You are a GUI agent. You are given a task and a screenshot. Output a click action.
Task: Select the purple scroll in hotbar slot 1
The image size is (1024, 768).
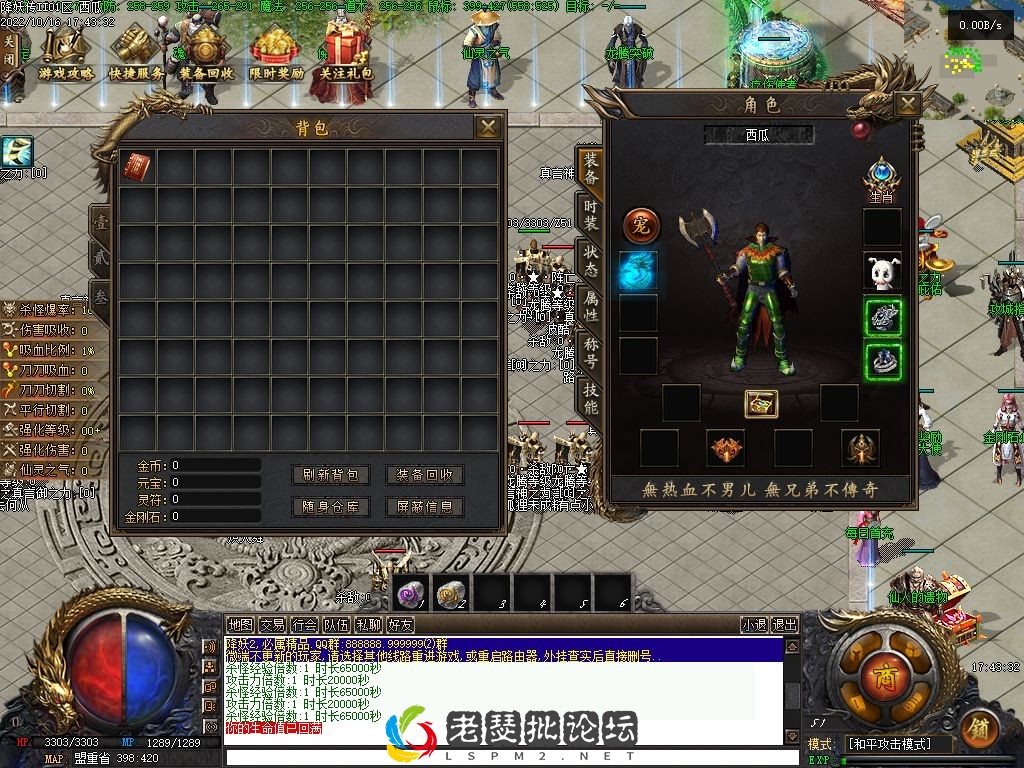tap(411, 593)
